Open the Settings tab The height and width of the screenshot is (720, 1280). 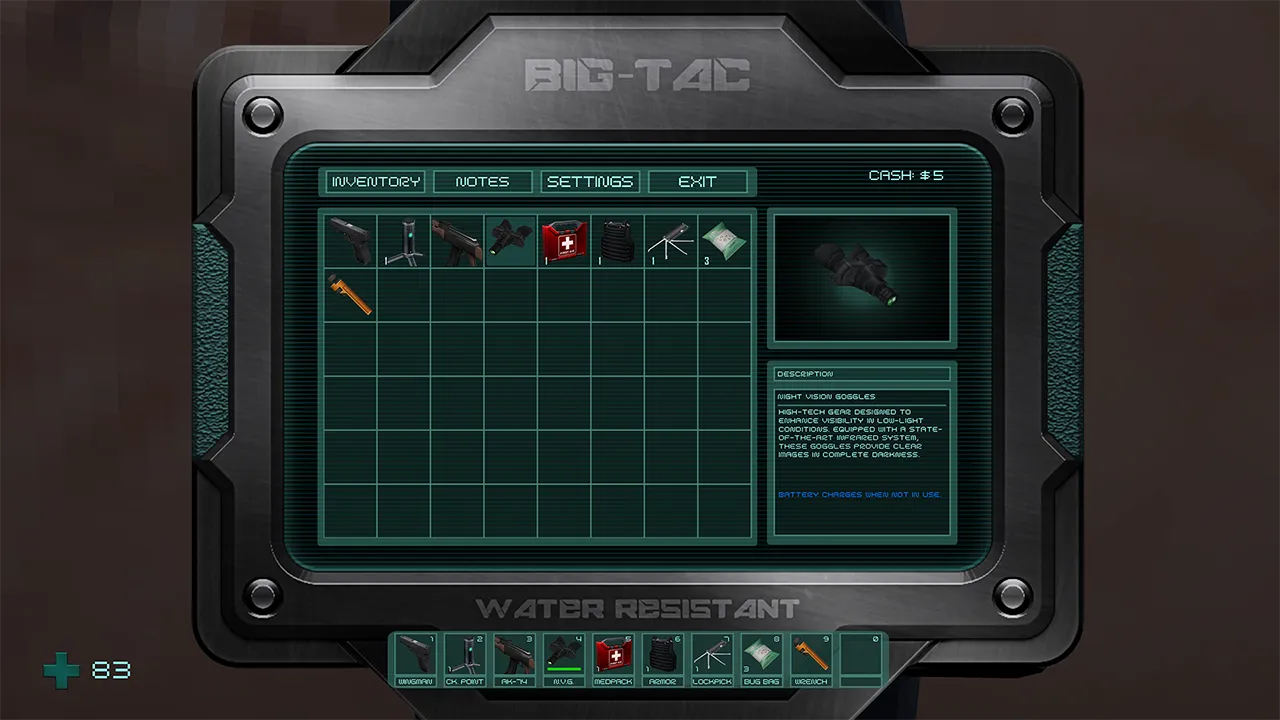590,182
